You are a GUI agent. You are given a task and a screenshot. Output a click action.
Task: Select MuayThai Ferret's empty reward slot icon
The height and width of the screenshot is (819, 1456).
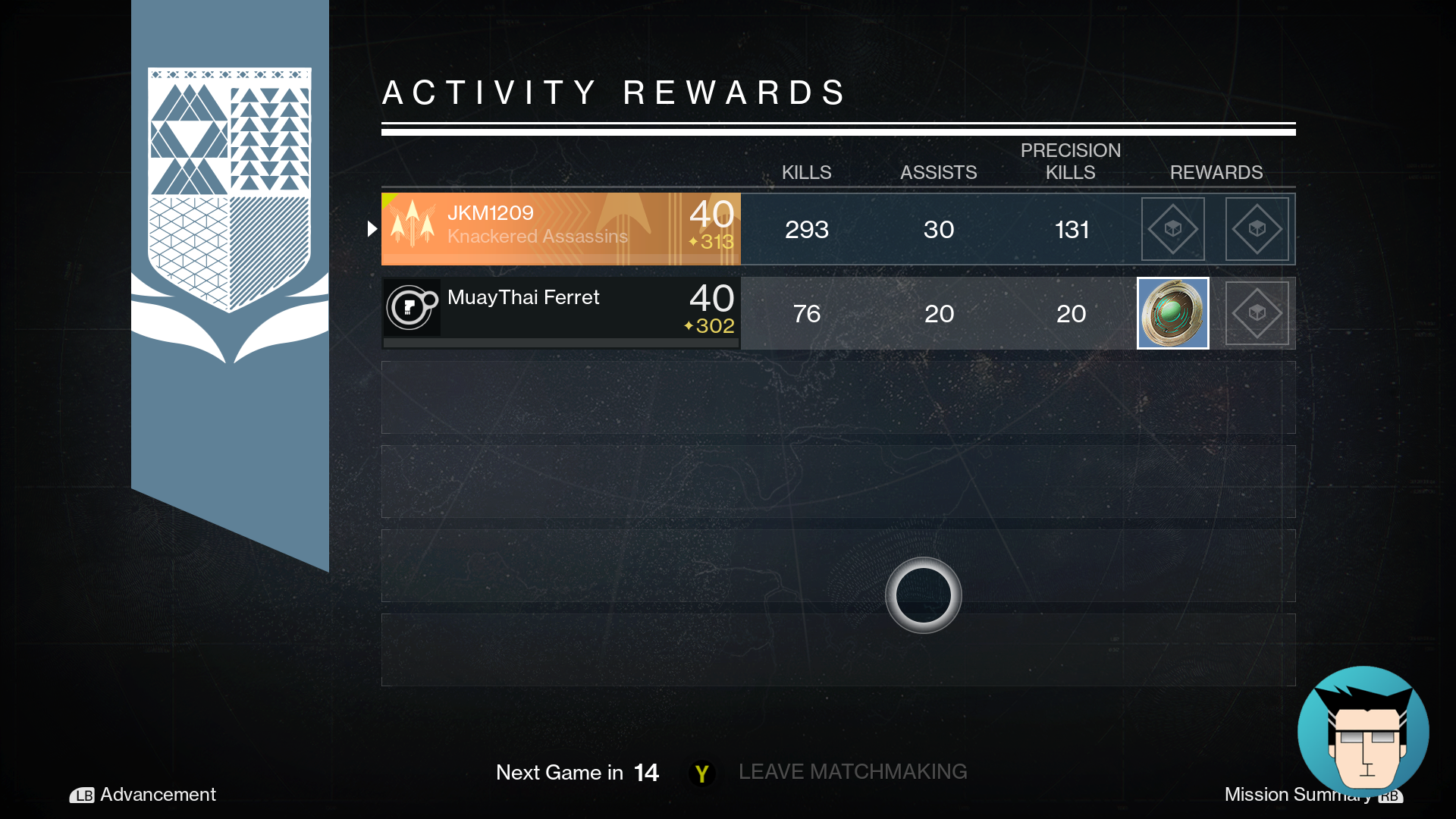click(x=1257, y=312)
